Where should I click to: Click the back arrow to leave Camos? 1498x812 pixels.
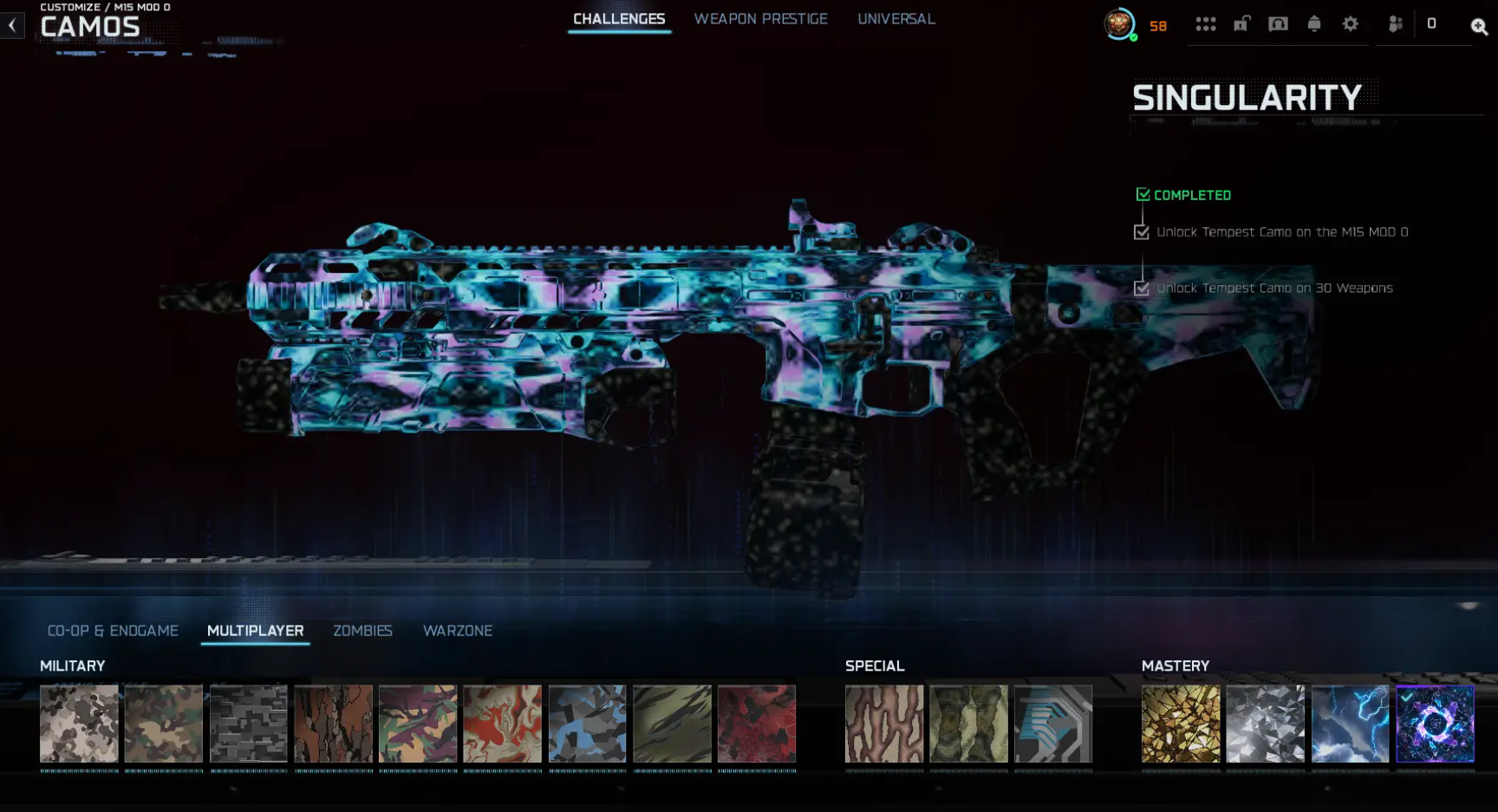point(11,24)
